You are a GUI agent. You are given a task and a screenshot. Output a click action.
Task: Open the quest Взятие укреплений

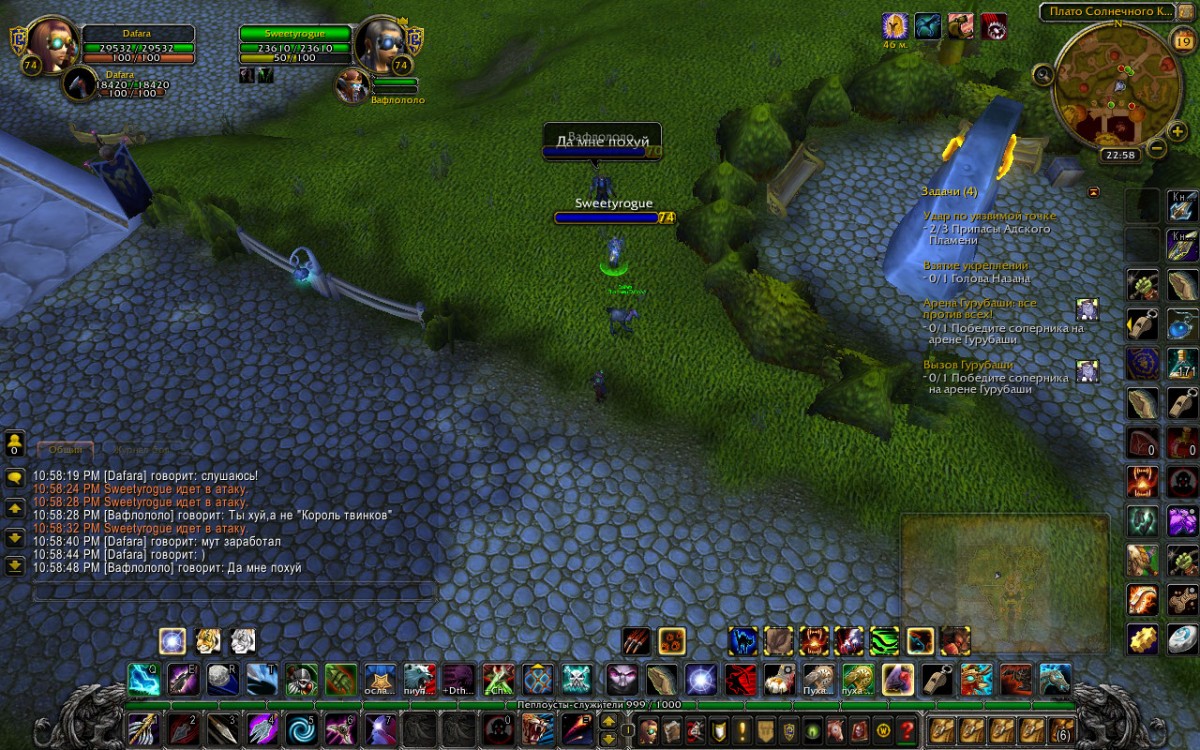coord(975,266)
